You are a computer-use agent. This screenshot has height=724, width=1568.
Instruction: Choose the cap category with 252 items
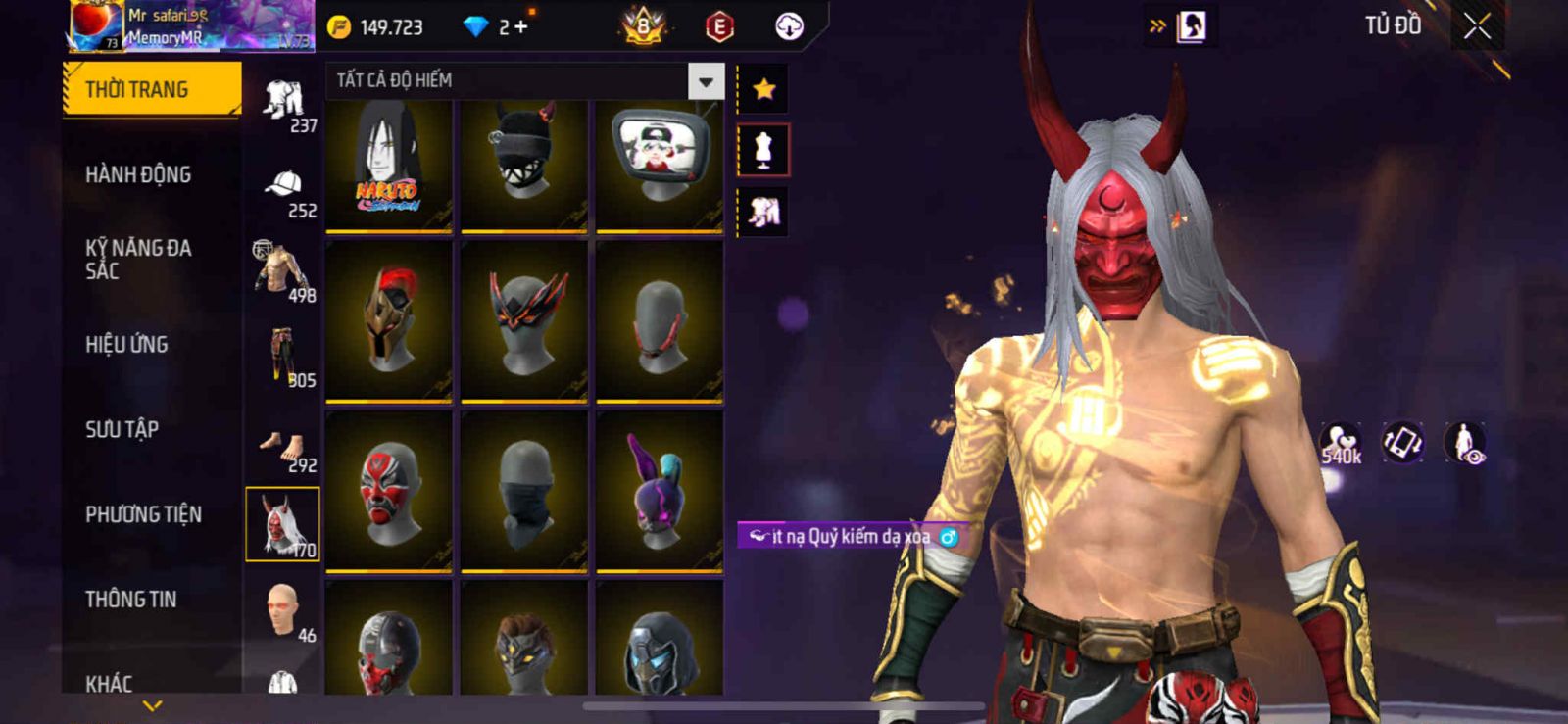coord(283,190)
